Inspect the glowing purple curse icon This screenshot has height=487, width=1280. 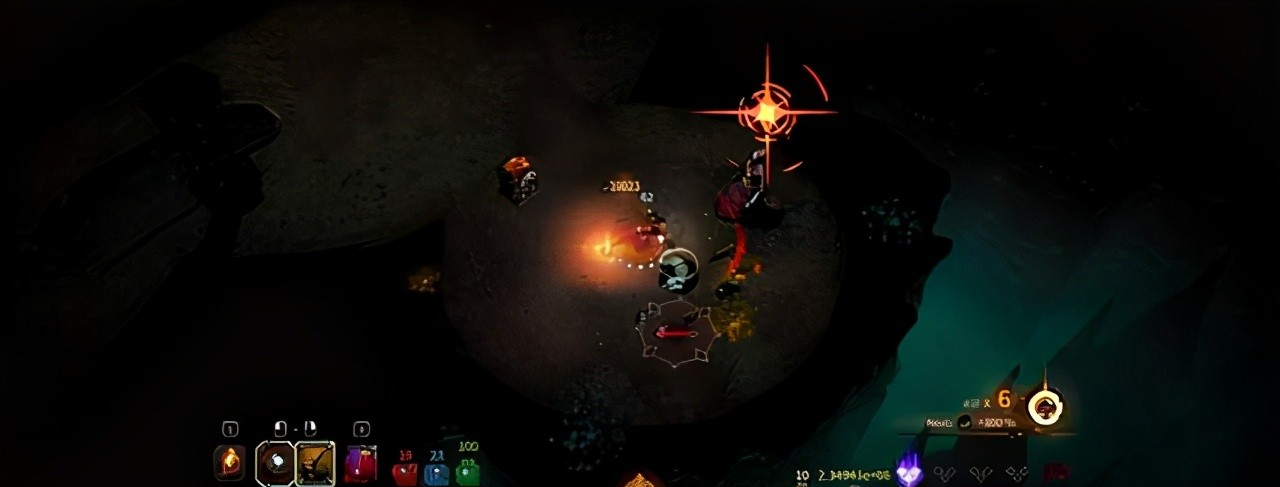point(909,470)
